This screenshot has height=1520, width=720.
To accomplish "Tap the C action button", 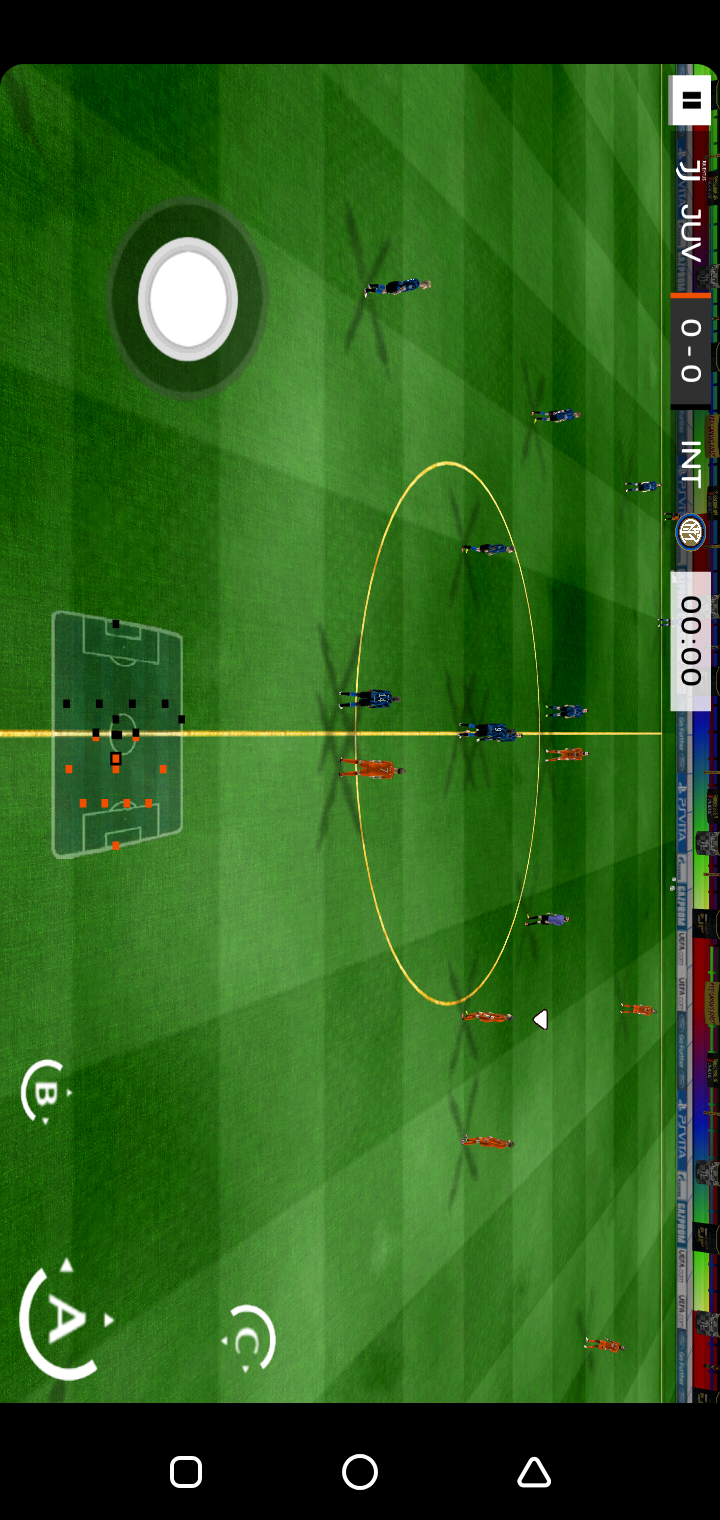I will 248,1340.
